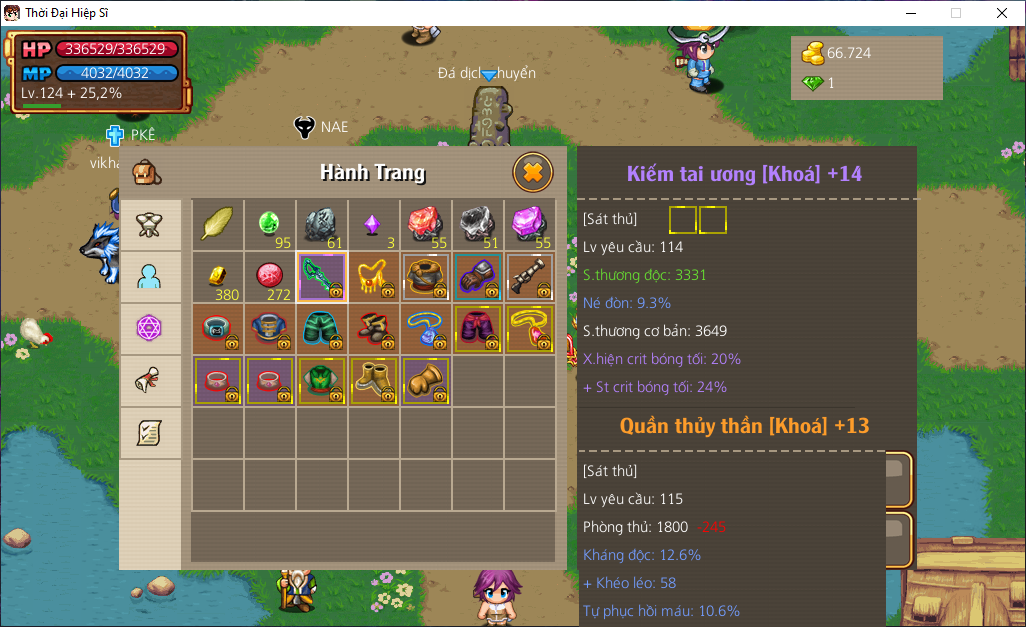This screenshot has height=627, width=1026.
Task: Switch to the blue character silhouette tab
Action: 150,277
